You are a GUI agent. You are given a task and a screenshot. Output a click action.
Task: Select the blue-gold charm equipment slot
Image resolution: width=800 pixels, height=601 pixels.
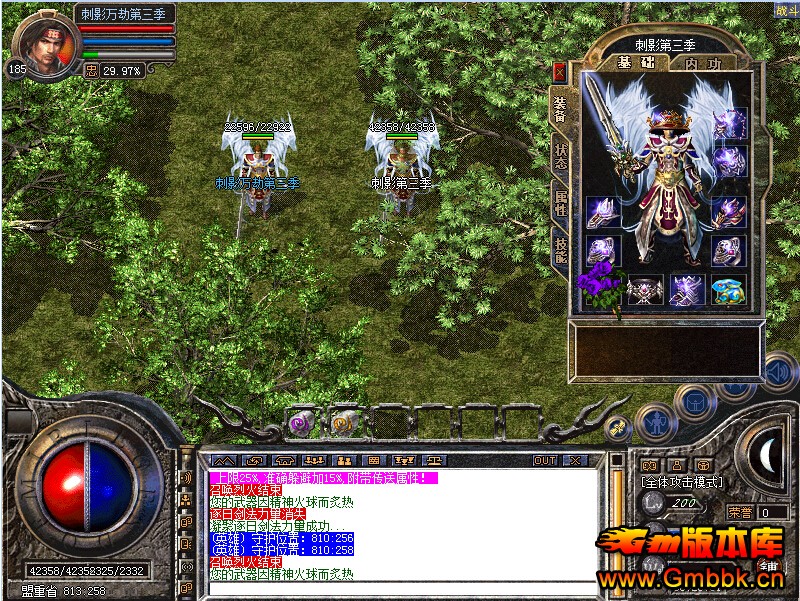click(x=728, y=290)
